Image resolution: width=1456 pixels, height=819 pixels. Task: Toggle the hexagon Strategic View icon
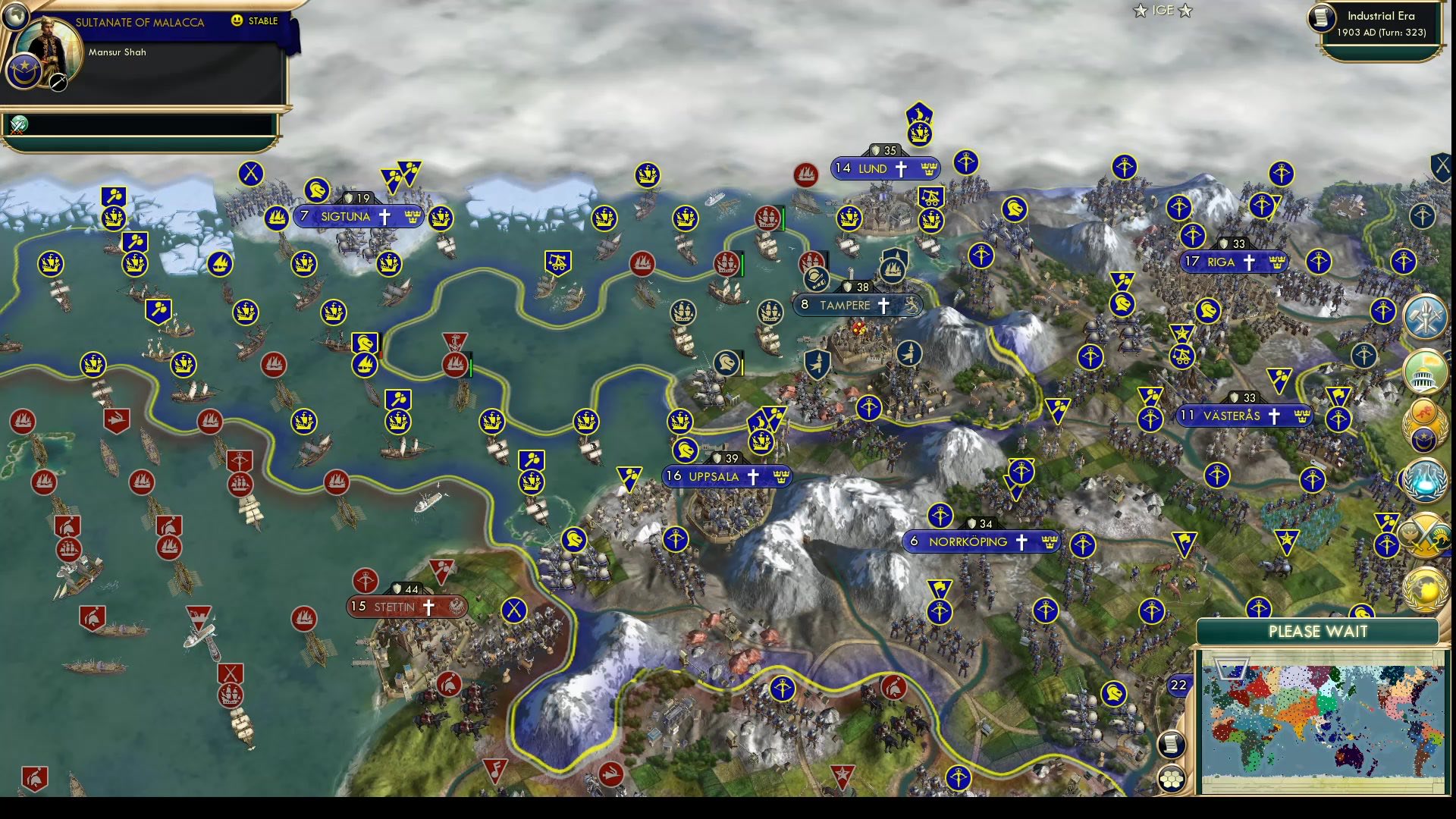1170,779
